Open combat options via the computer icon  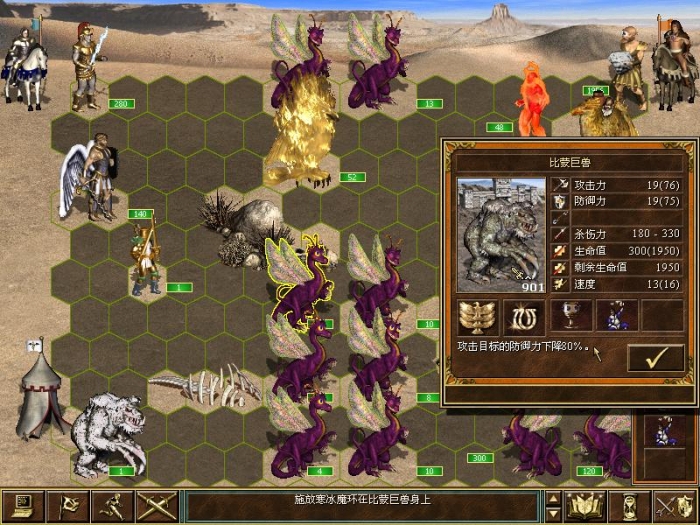pyautogui.click(x=22, y=506)
